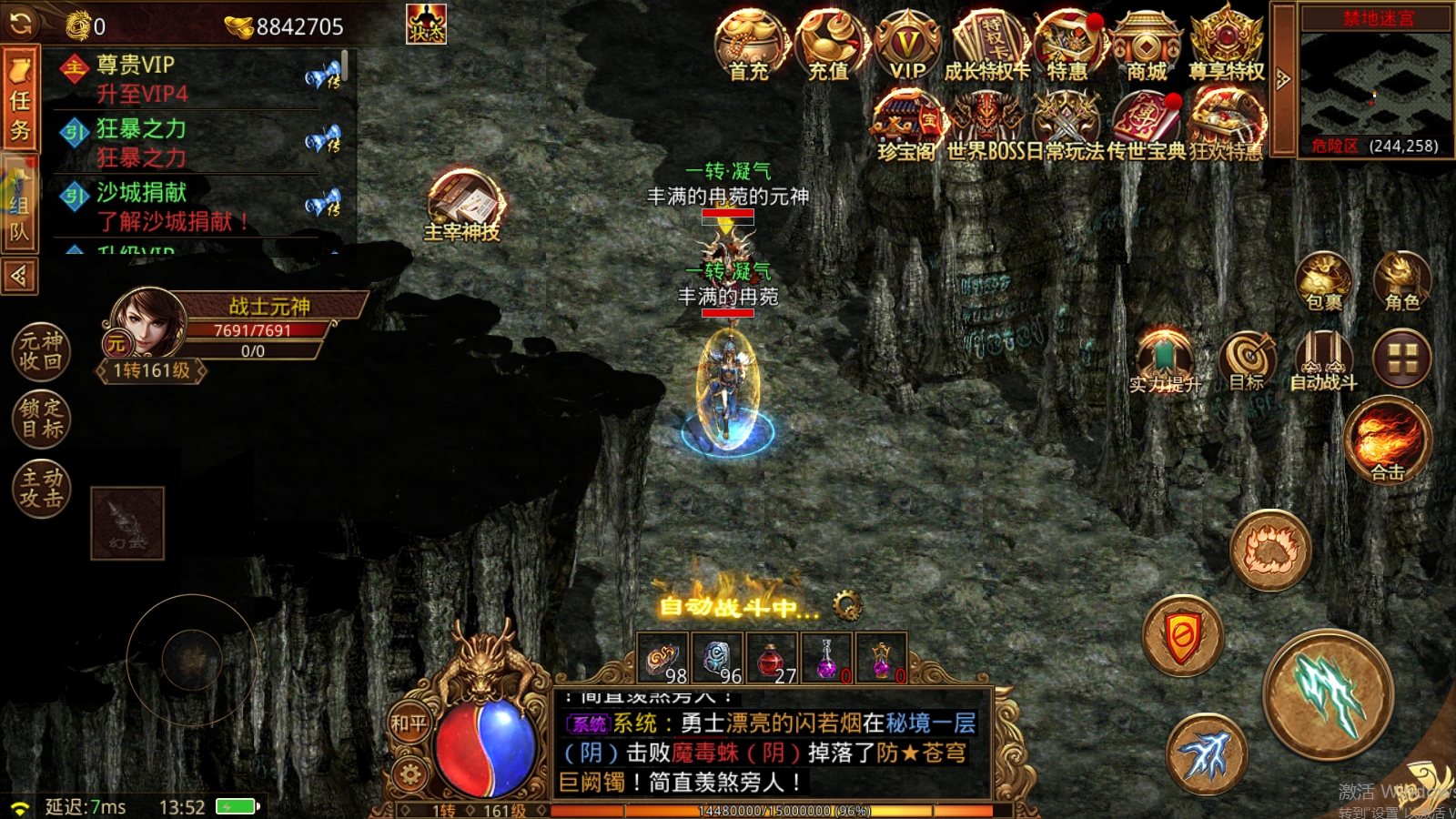Screen dimensions: 1456x819
Task: Toggle 自动战斗 auto battle
Action: pyautogui.click(x=1323, y=360)
